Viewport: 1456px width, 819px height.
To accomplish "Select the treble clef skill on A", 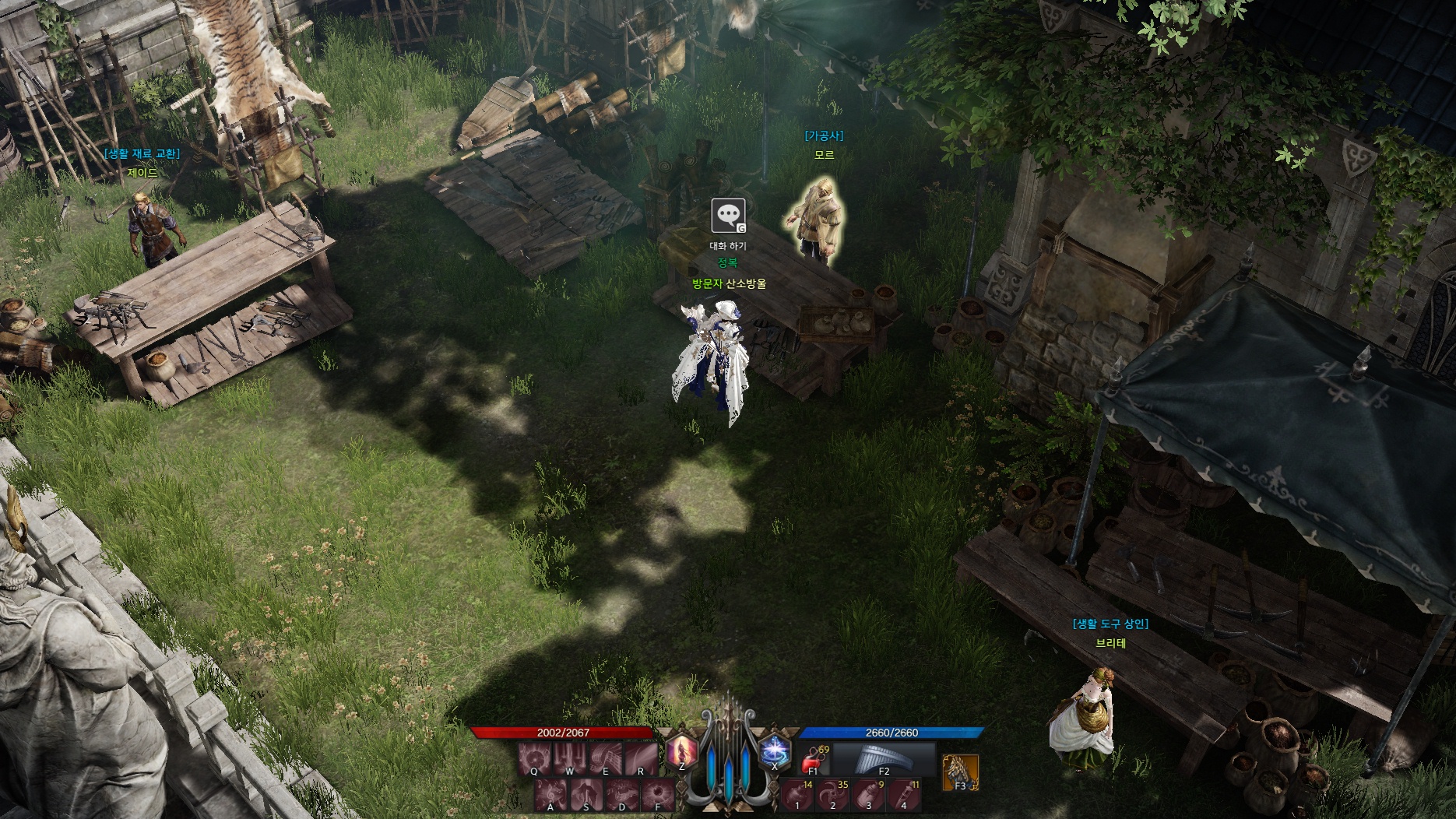I will (x=551, y=794).
